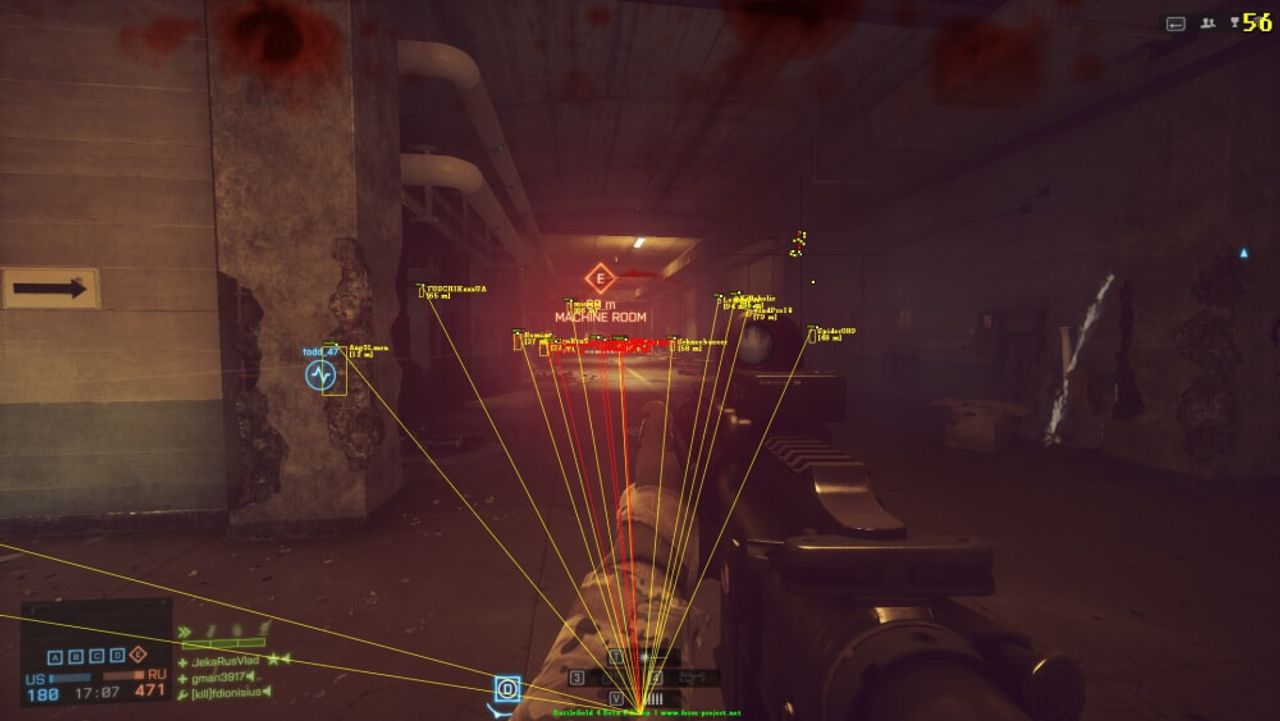This screenshot has height=721, width=1280.
Task: Select objective flag B in the scoreboard panel
Action: 76,656
